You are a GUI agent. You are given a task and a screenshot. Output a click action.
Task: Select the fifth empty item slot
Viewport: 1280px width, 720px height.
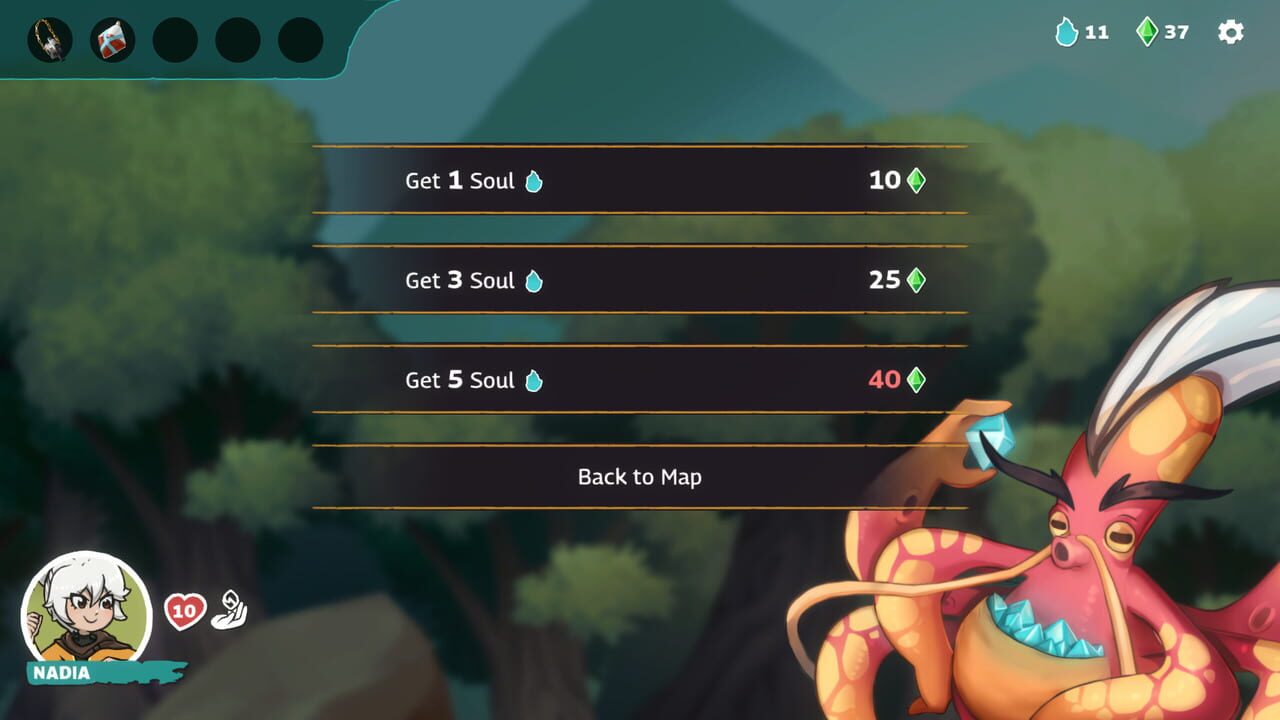[x=300, y=40]
